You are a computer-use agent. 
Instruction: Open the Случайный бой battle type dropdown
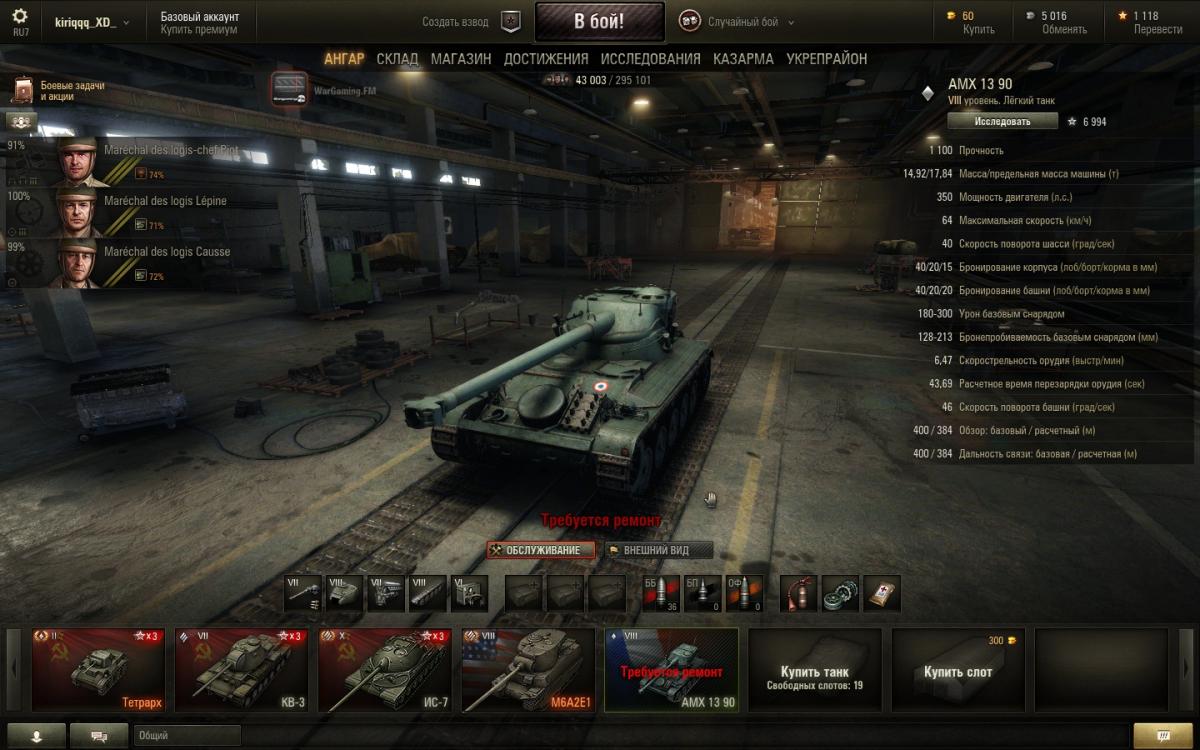pos(738,21)
